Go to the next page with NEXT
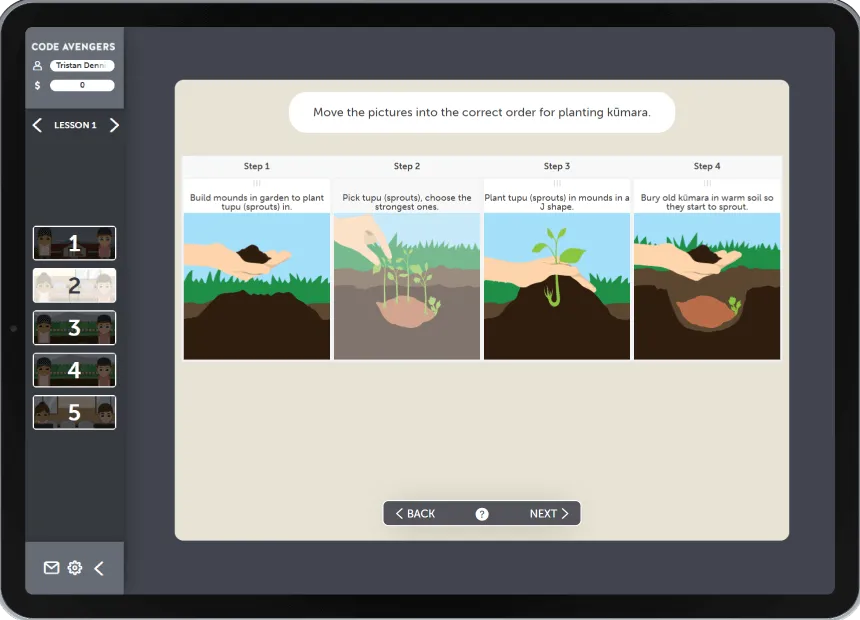Screen dimensions: 860x620 point(549,514)
